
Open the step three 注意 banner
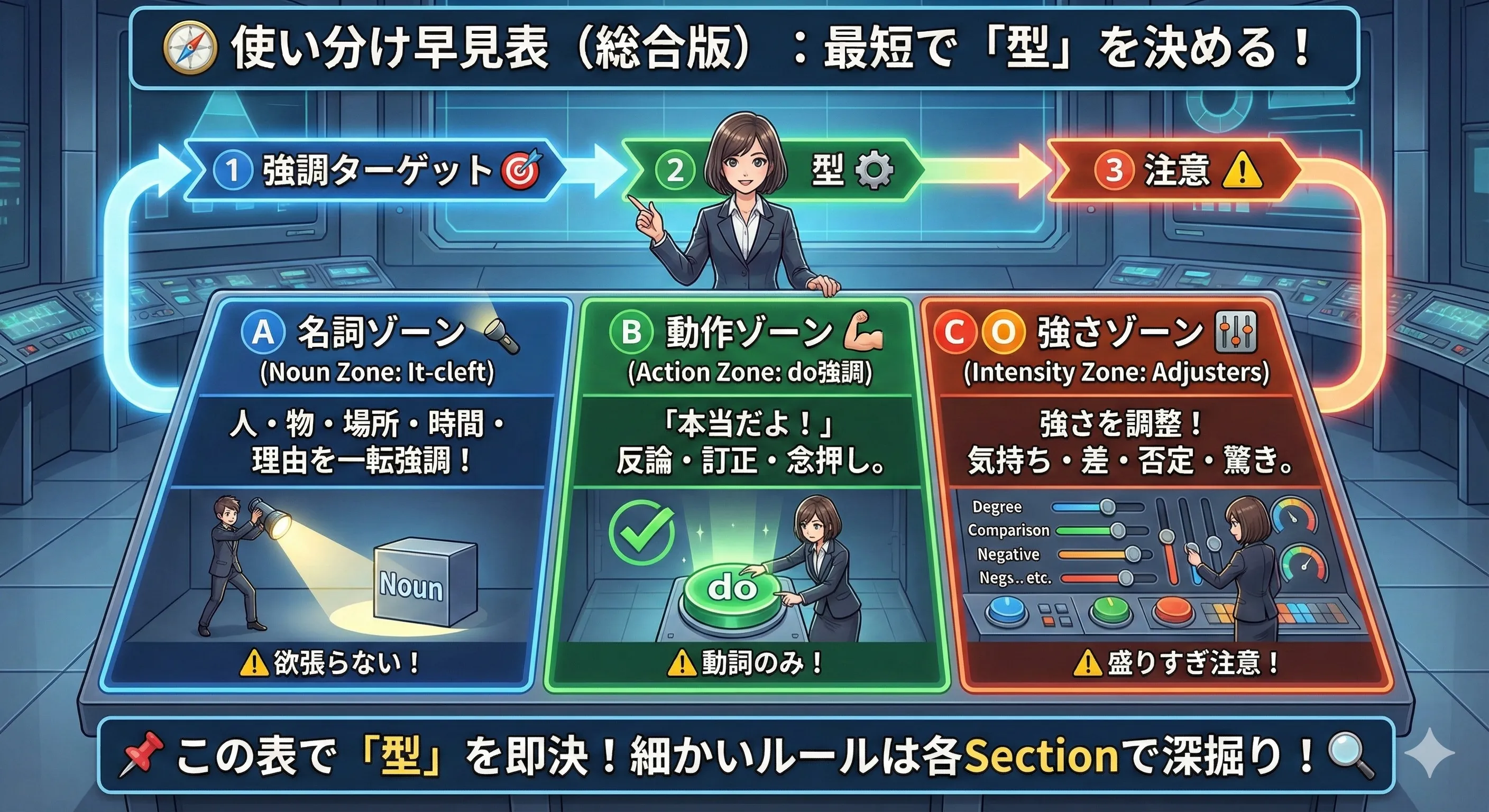(1173, 170)
